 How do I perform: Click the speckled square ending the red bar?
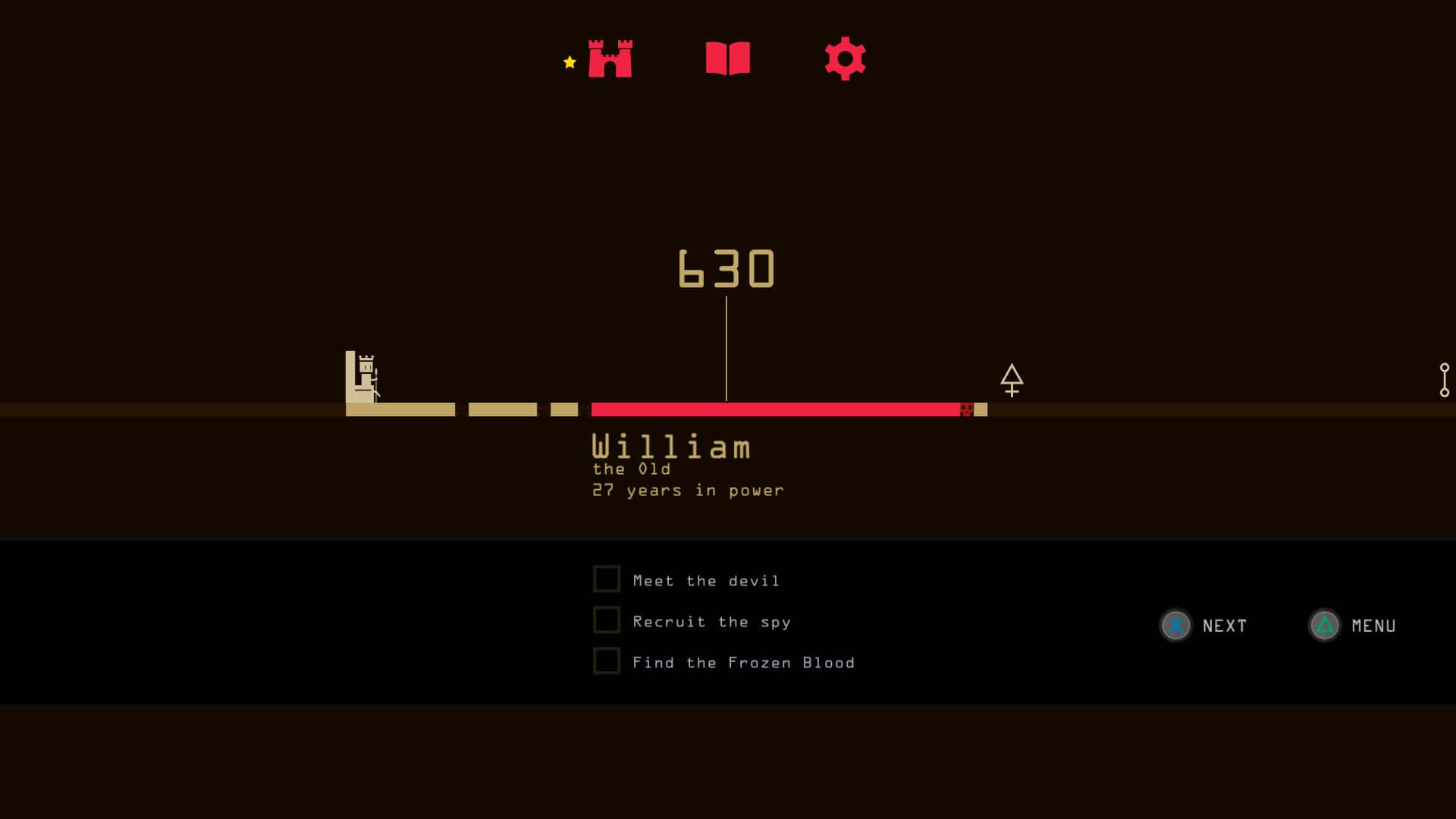[967, 409]
